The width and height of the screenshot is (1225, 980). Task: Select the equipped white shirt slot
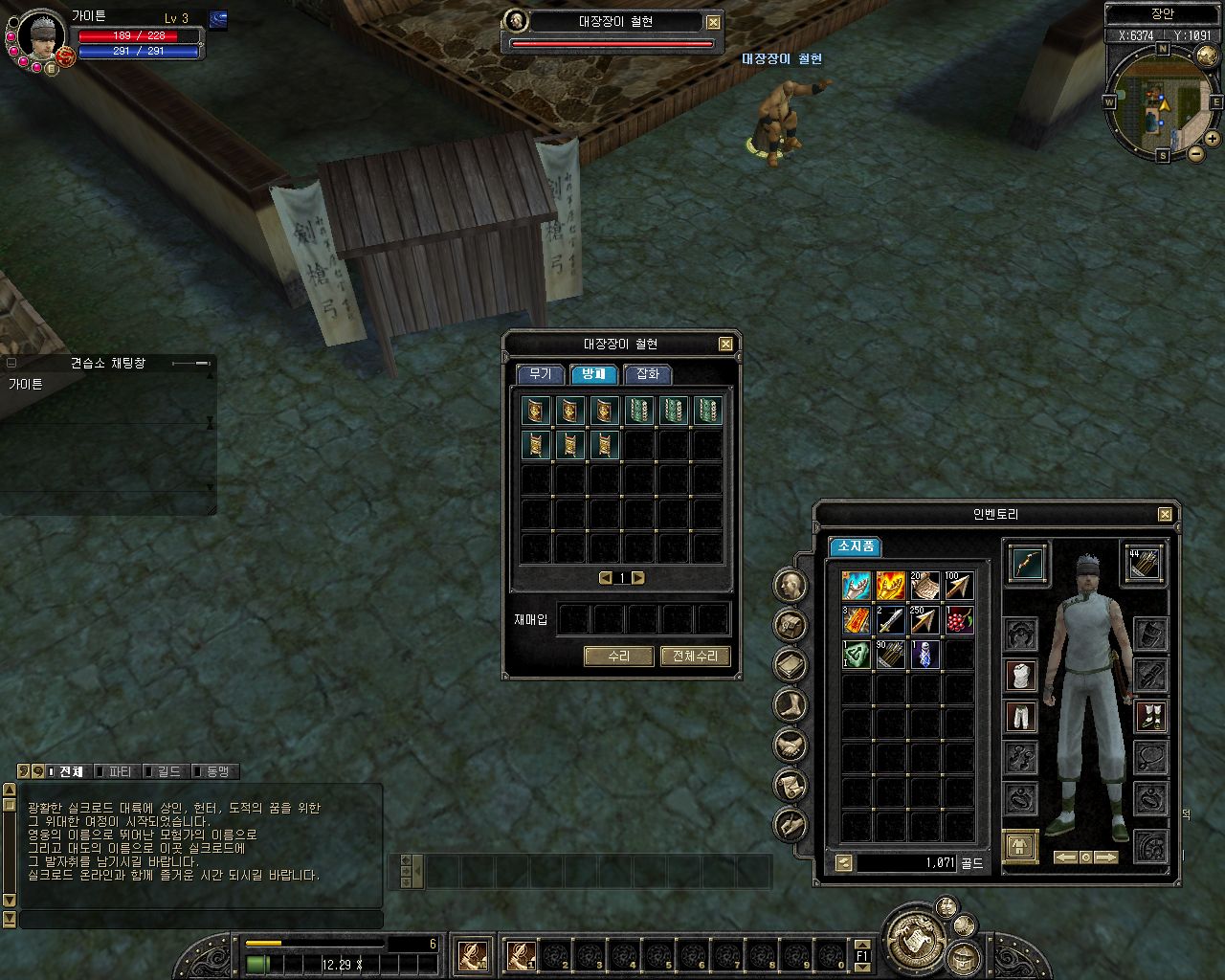coord(1022,675)
